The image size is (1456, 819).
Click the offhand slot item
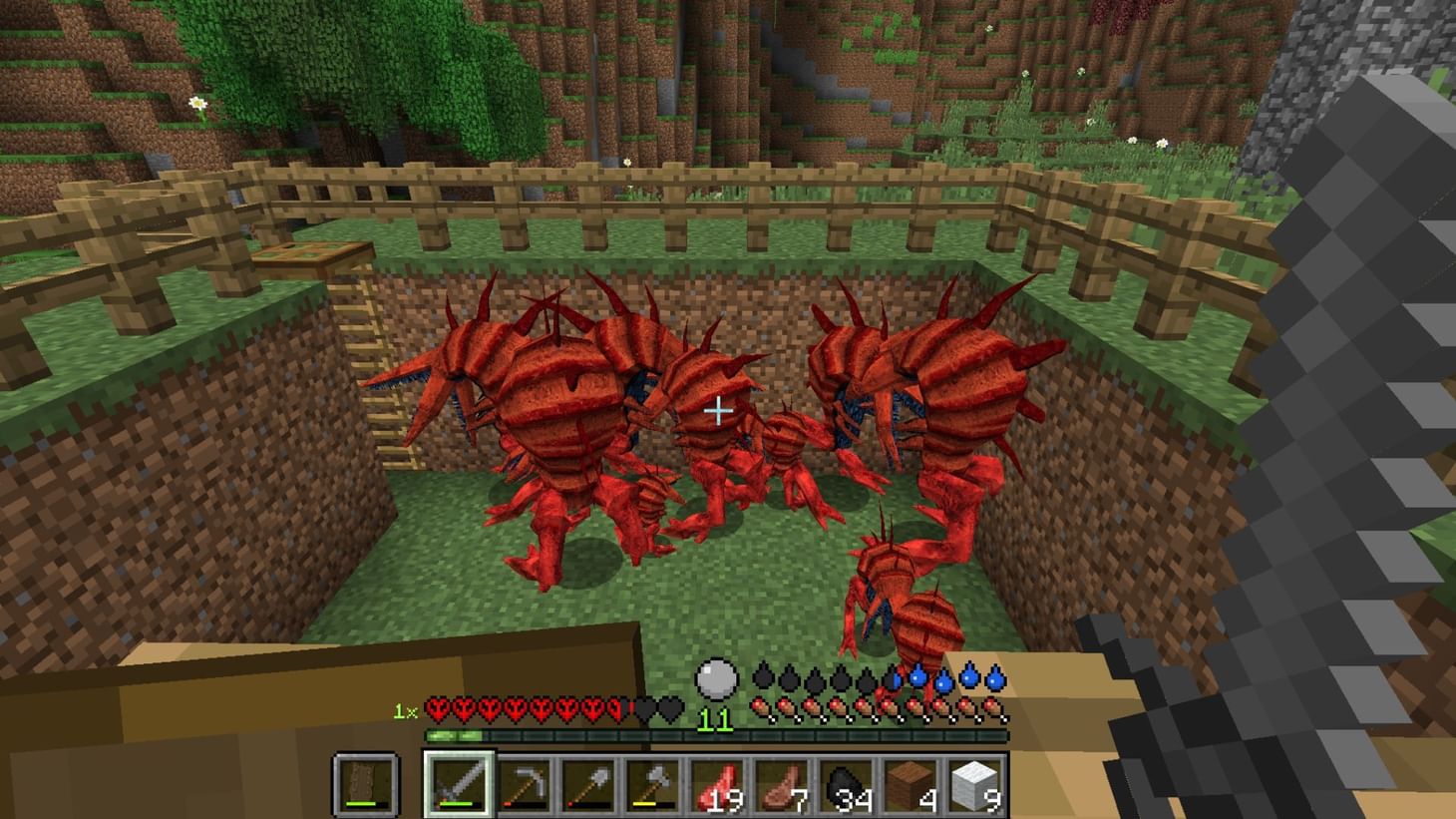364,785
